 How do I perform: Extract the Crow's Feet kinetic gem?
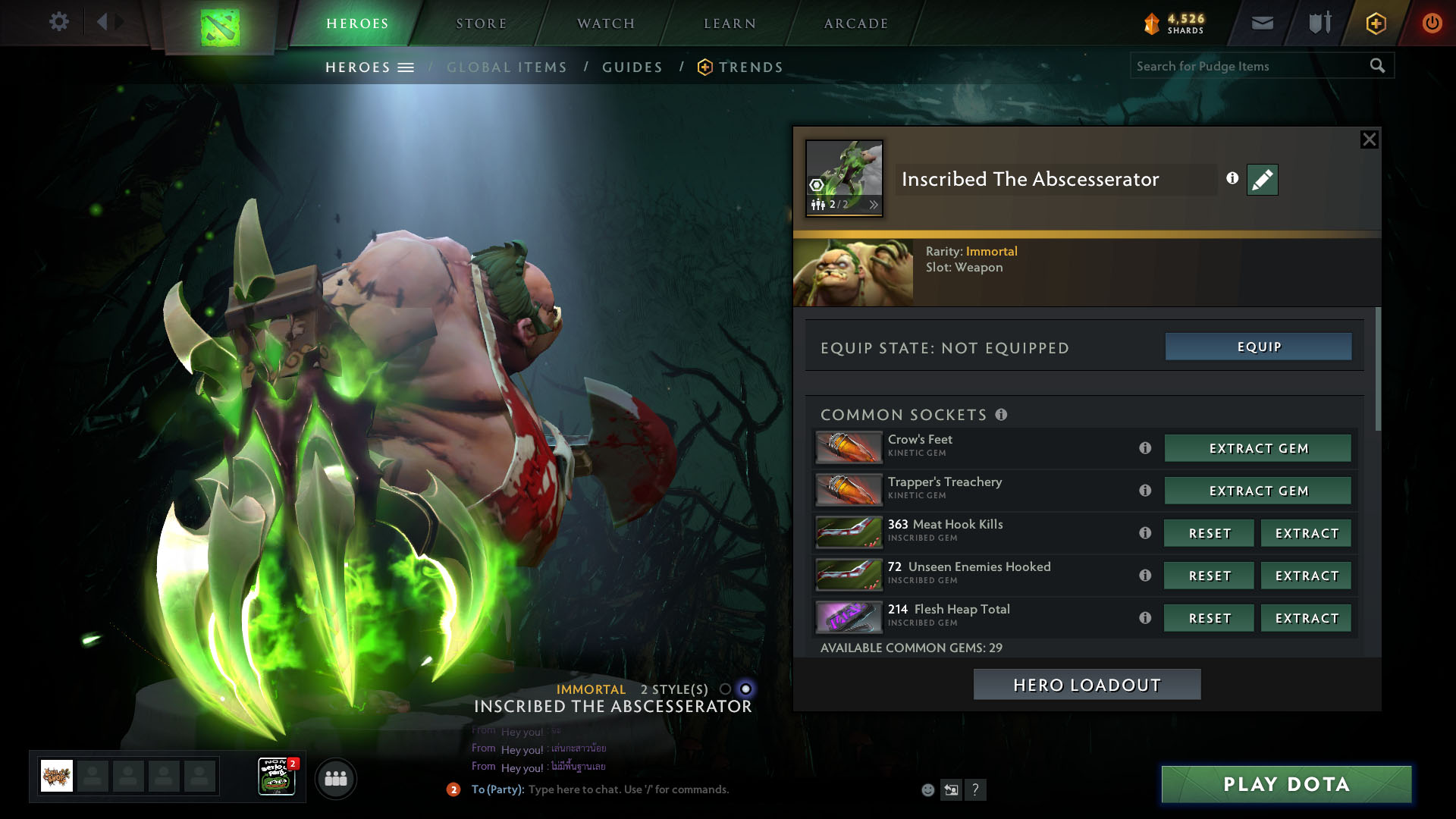coord(1258,448)
